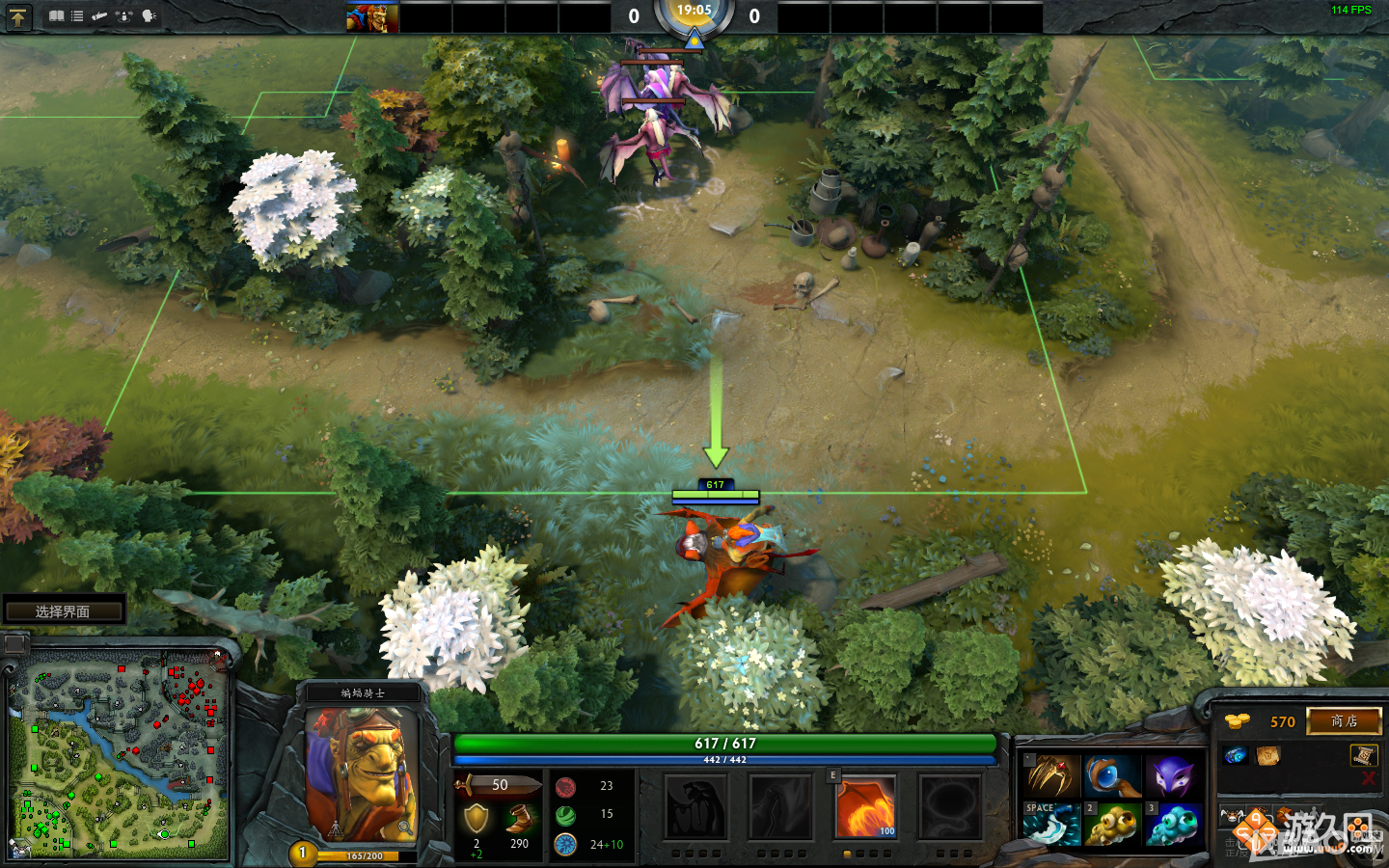Click the left team score showing 0
This screenshot has height=868, width=1389.
(x=634, y=16)
